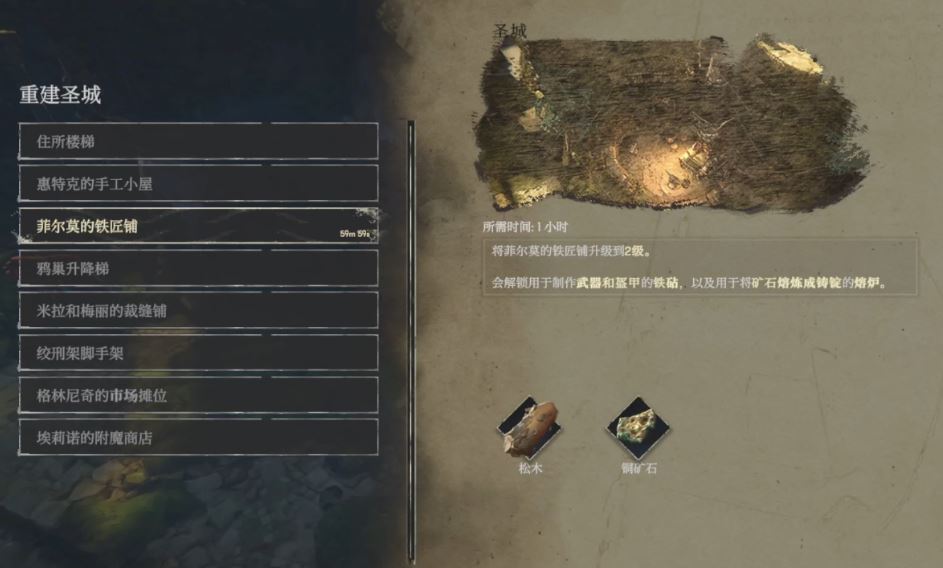
Task: Pick the 米拉和梅丽的裁缝铺 entry
Action: [x=198, y=310]
